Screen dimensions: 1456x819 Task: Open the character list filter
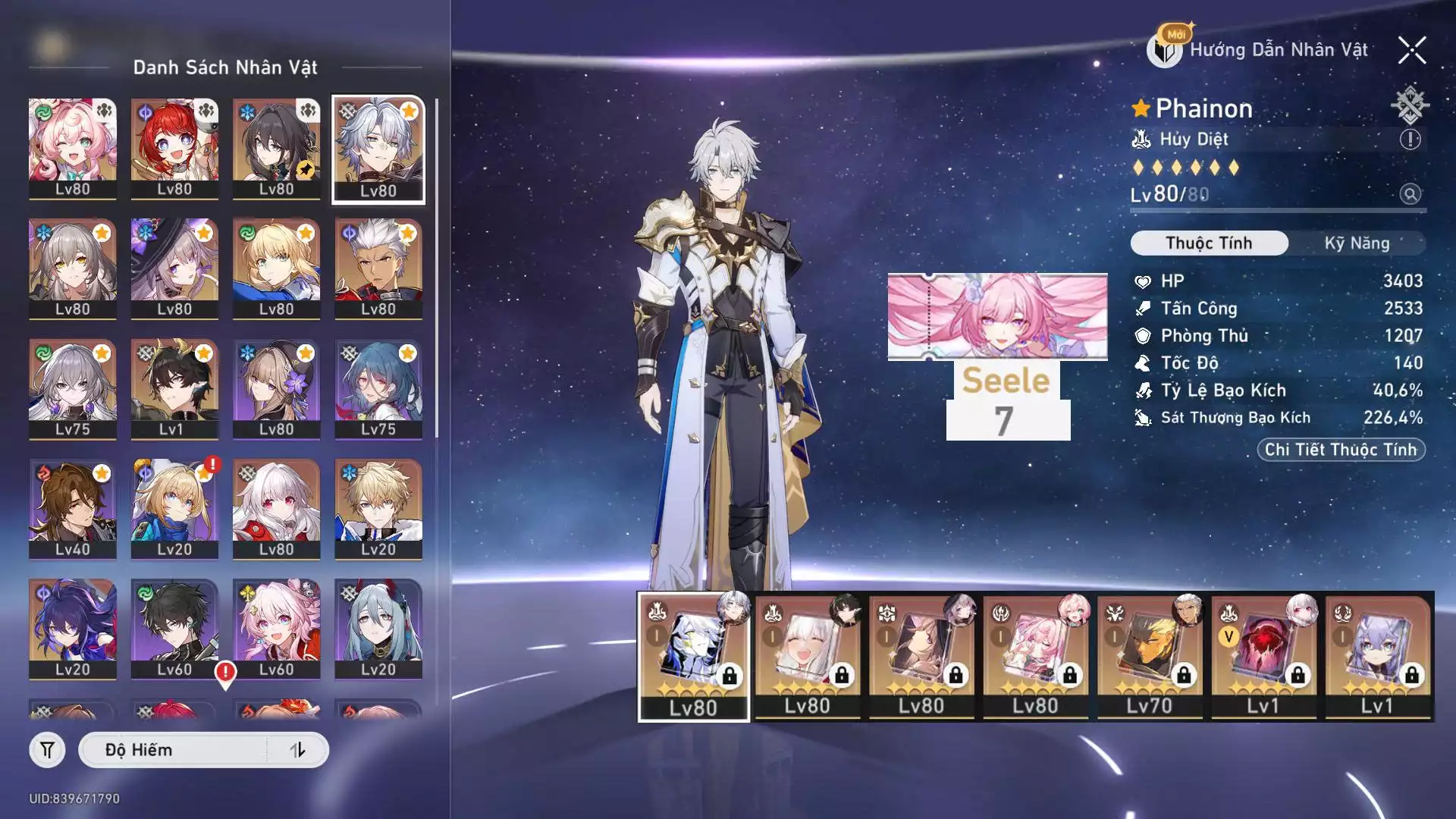click(47, 750)
